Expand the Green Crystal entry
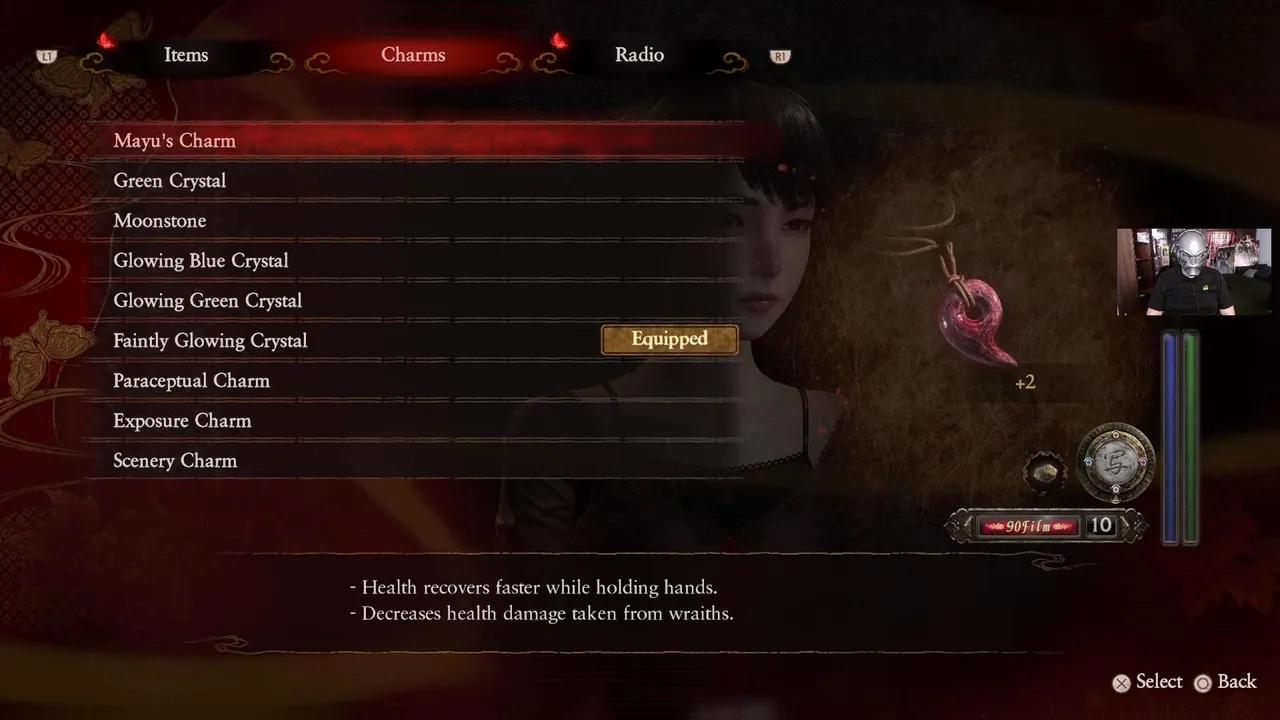Screen dimensions: 1280x720 point(169,180)
